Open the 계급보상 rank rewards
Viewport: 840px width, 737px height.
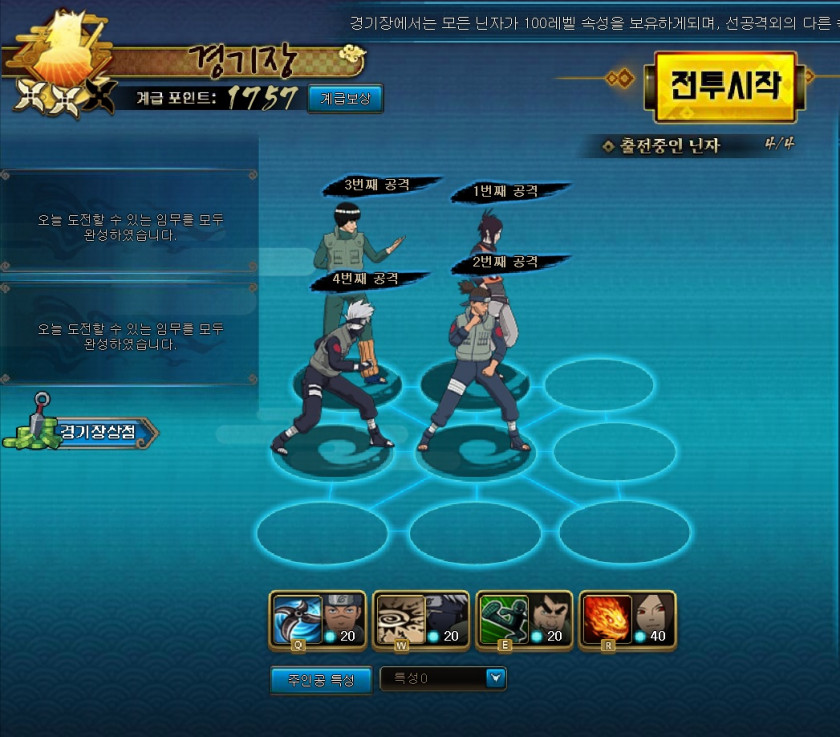[x=345, y=98]
